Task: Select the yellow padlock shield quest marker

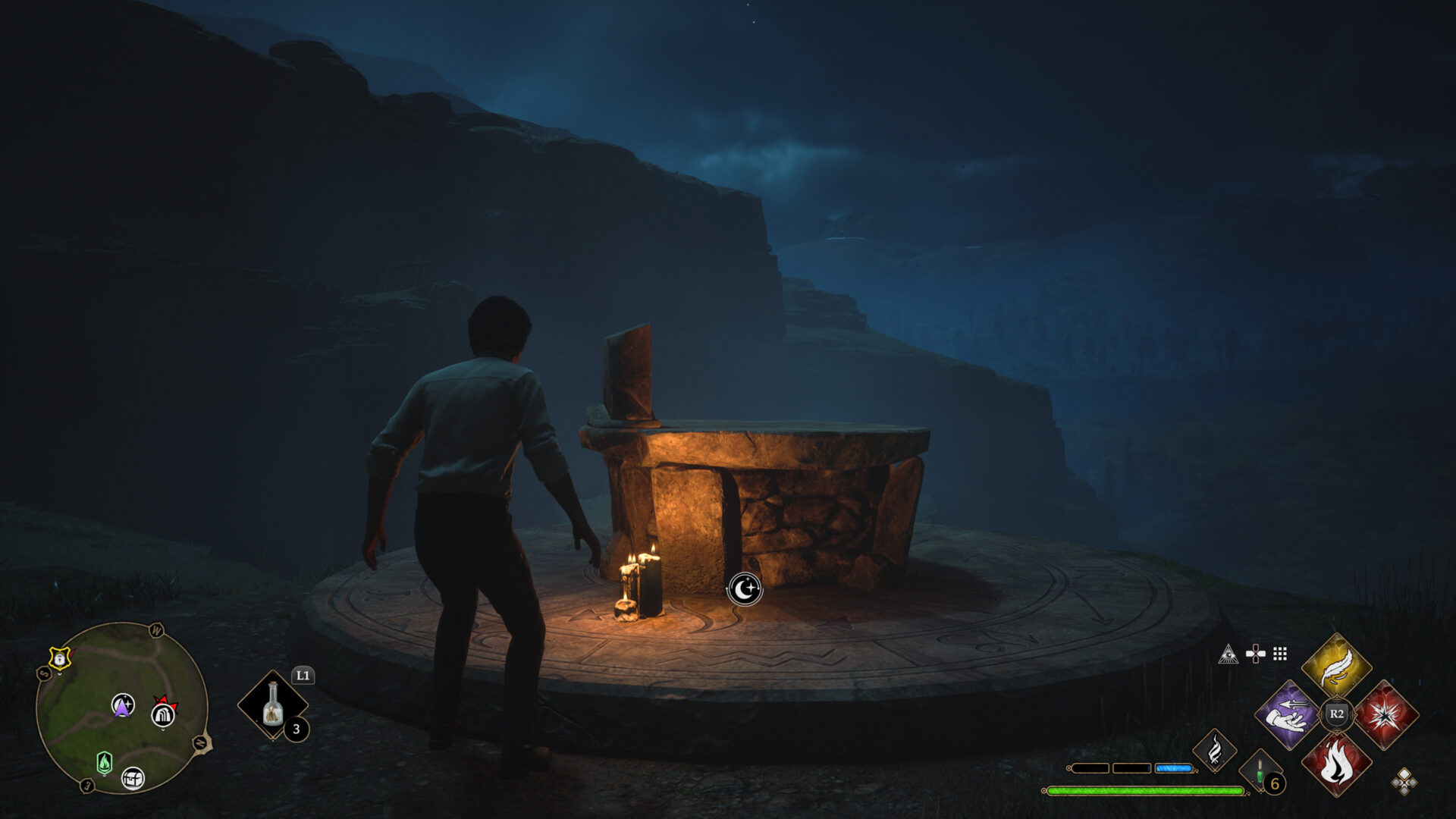Action: coord(59,659)
